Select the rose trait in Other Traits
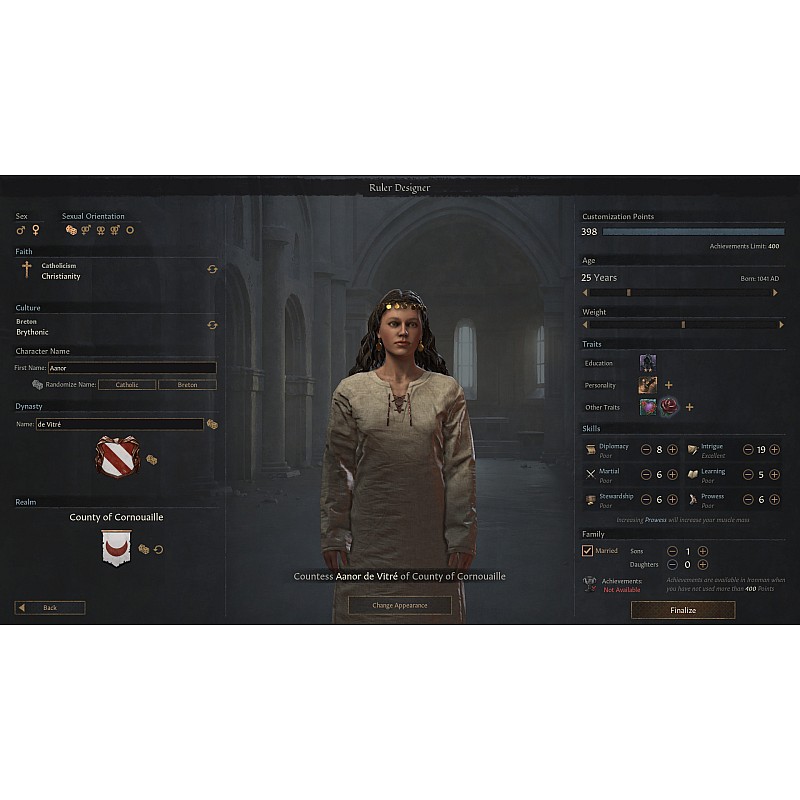 [668, 407]
